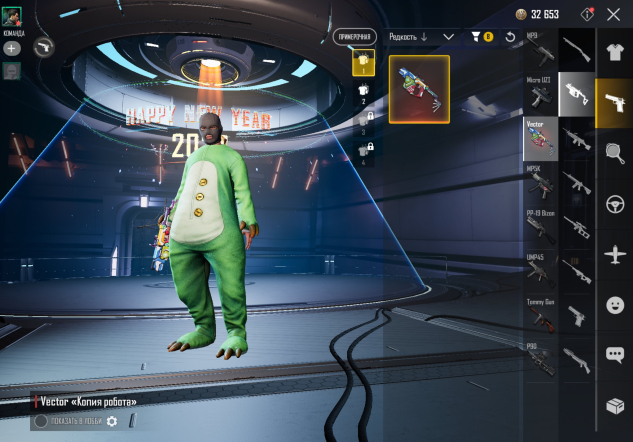633x442 pixels.
Task: Open the frying pan melee category
Action: point(614,153)
